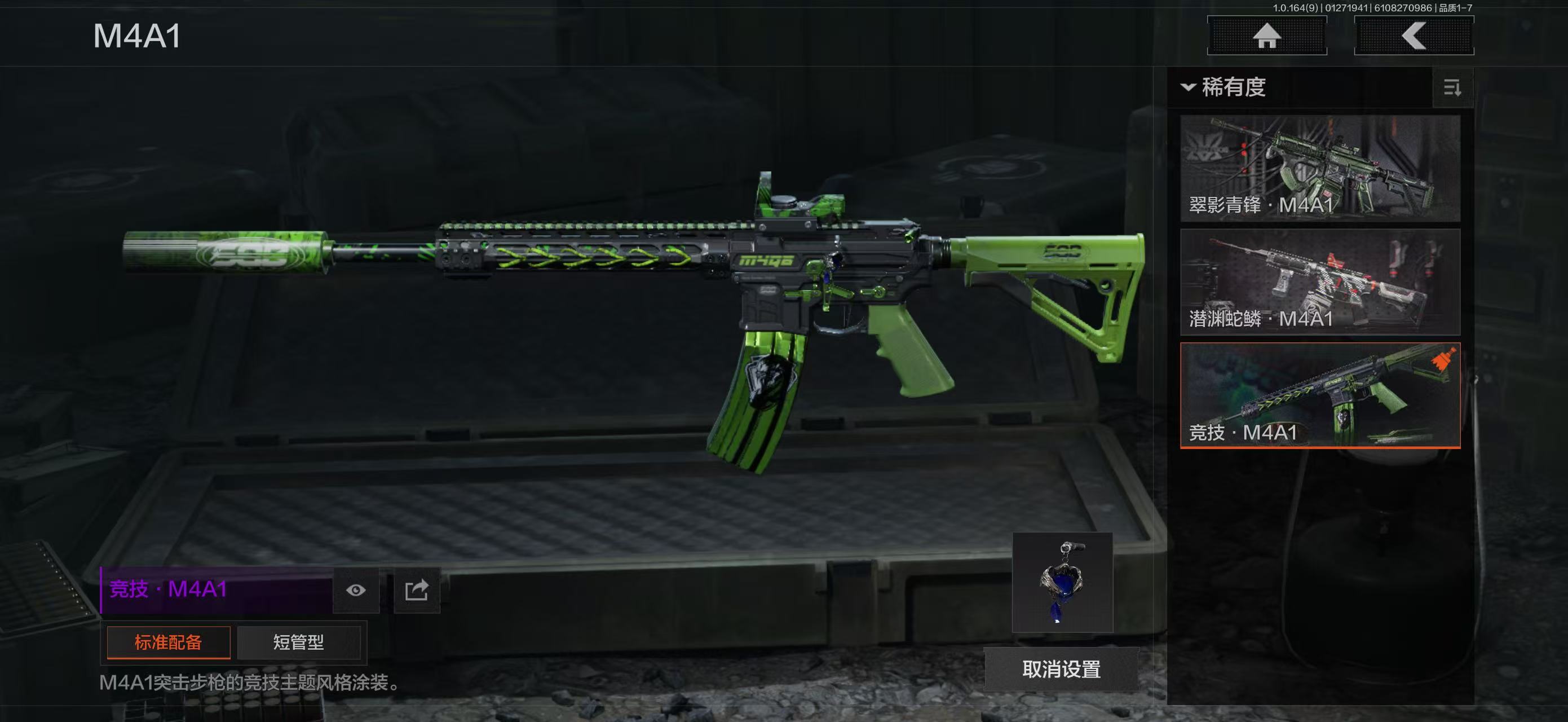Open the 稀有度 sort dropdown
This screenshot has height=722, width=1568.
[x=1224, y=87]
